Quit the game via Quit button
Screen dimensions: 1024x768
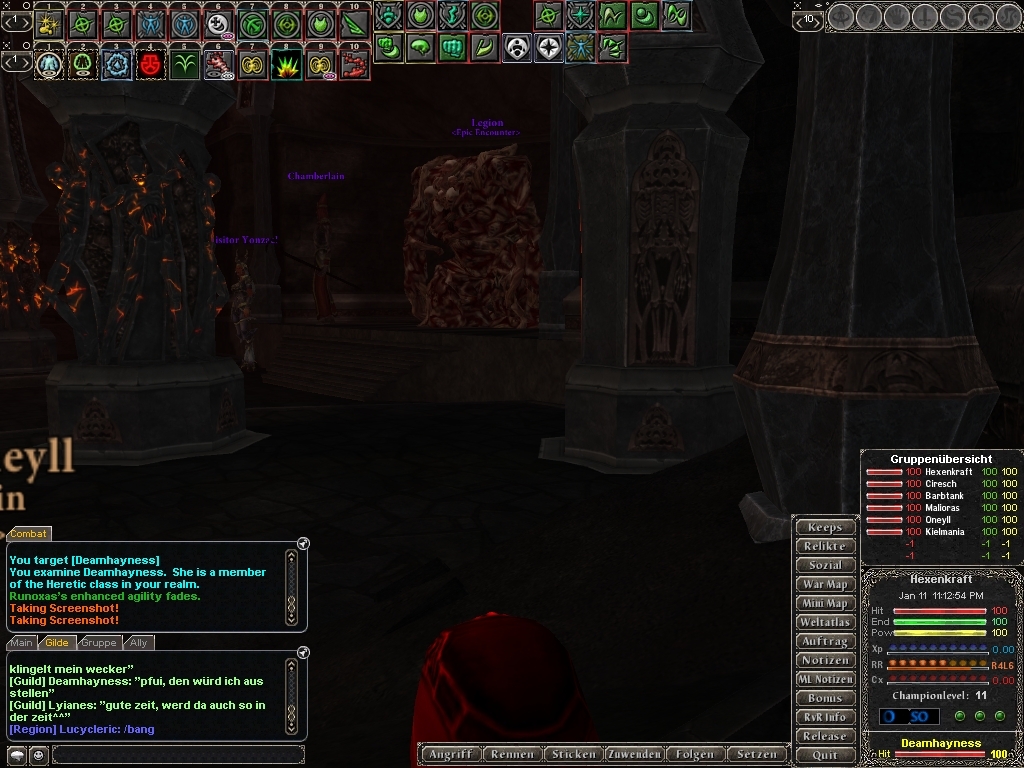coord(825,755)
